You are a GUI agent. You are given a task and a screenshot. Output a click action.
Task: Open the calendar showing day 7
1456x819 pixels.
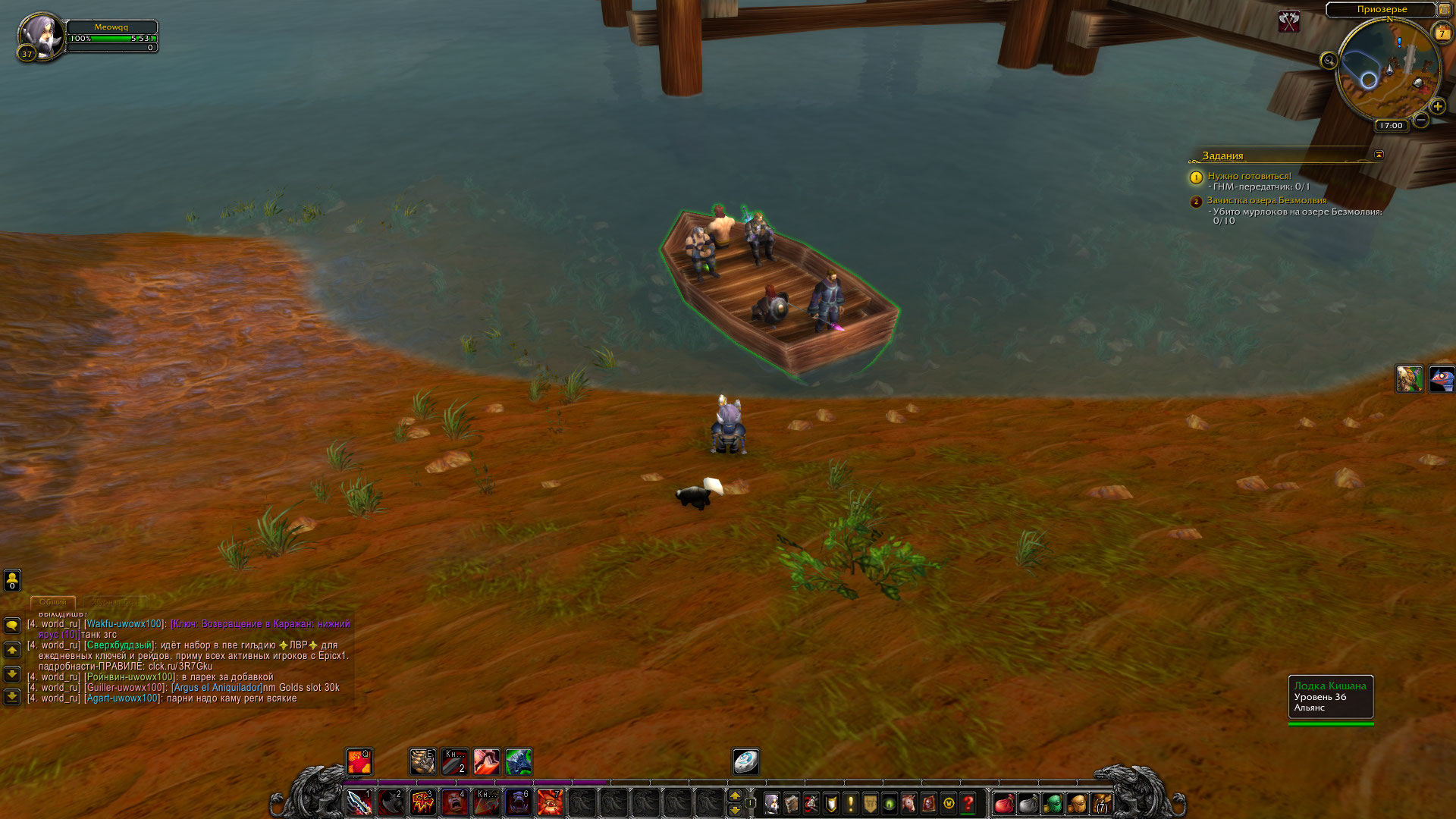click(1442, 33)
